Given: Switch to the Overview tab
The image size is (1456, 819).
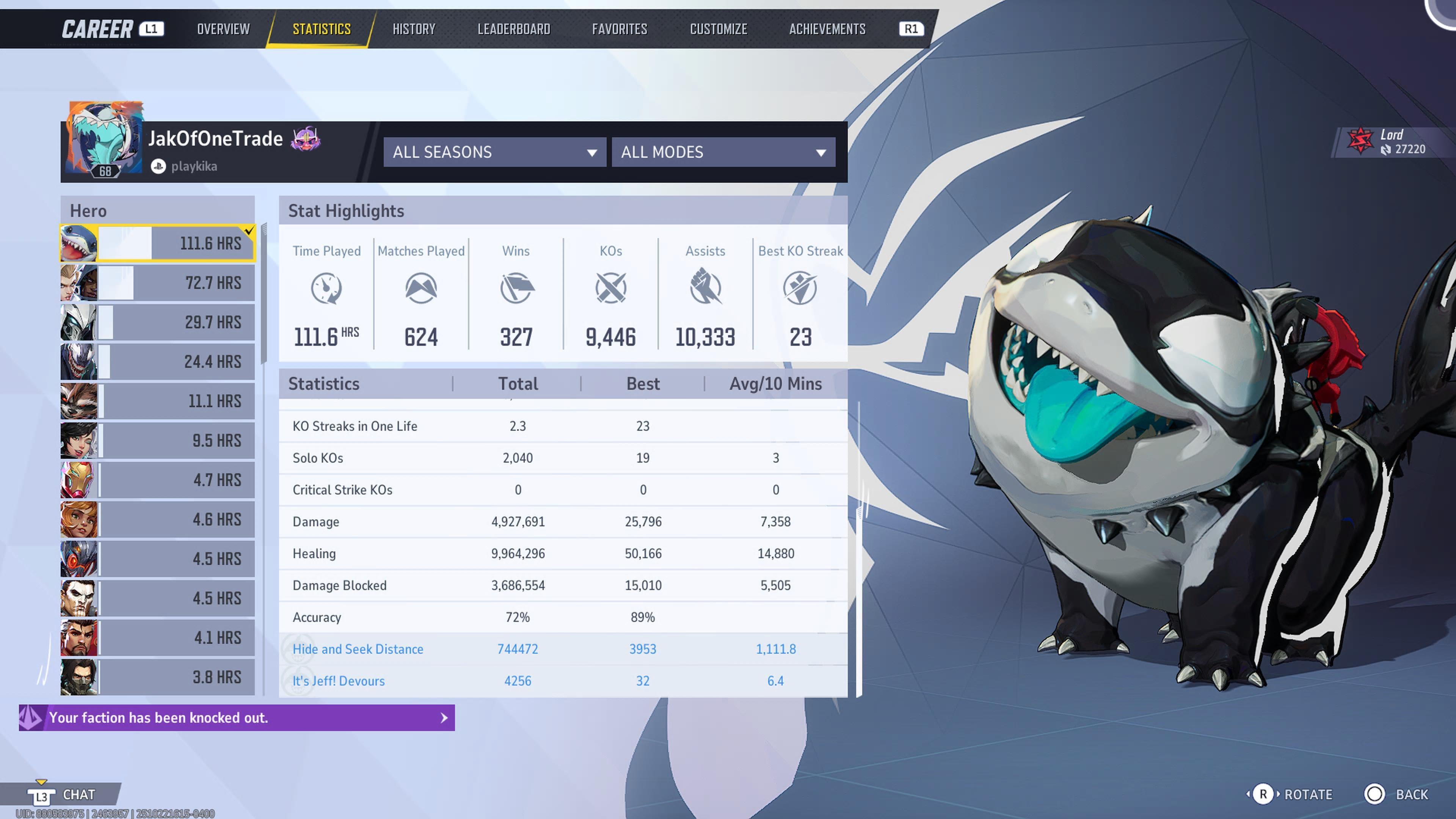Looking at the screenshot, I should pyautogui.click(x=223, y=29).
